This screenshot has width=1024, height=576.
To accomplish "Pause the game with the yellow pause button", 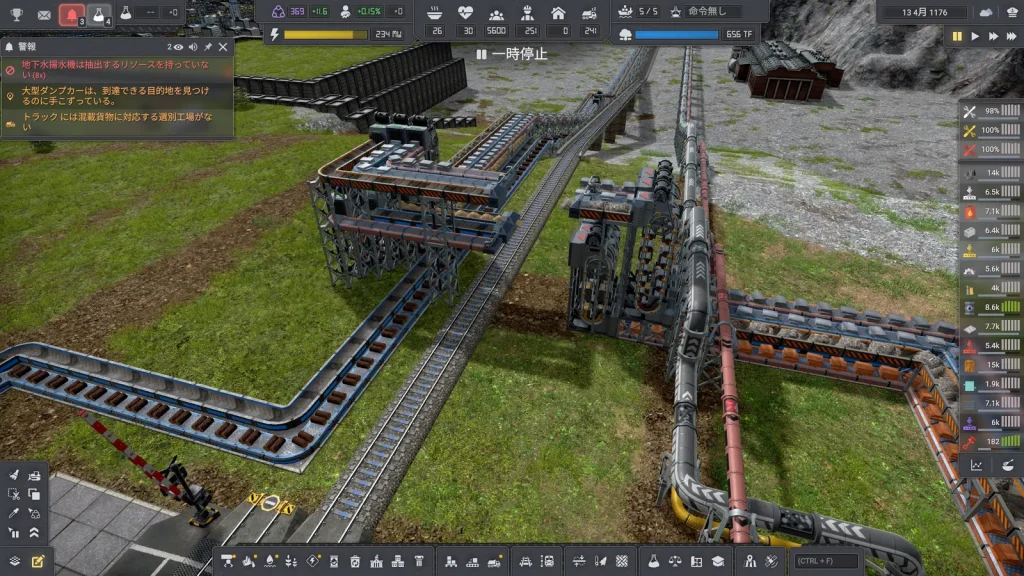I will click(957, 36).
